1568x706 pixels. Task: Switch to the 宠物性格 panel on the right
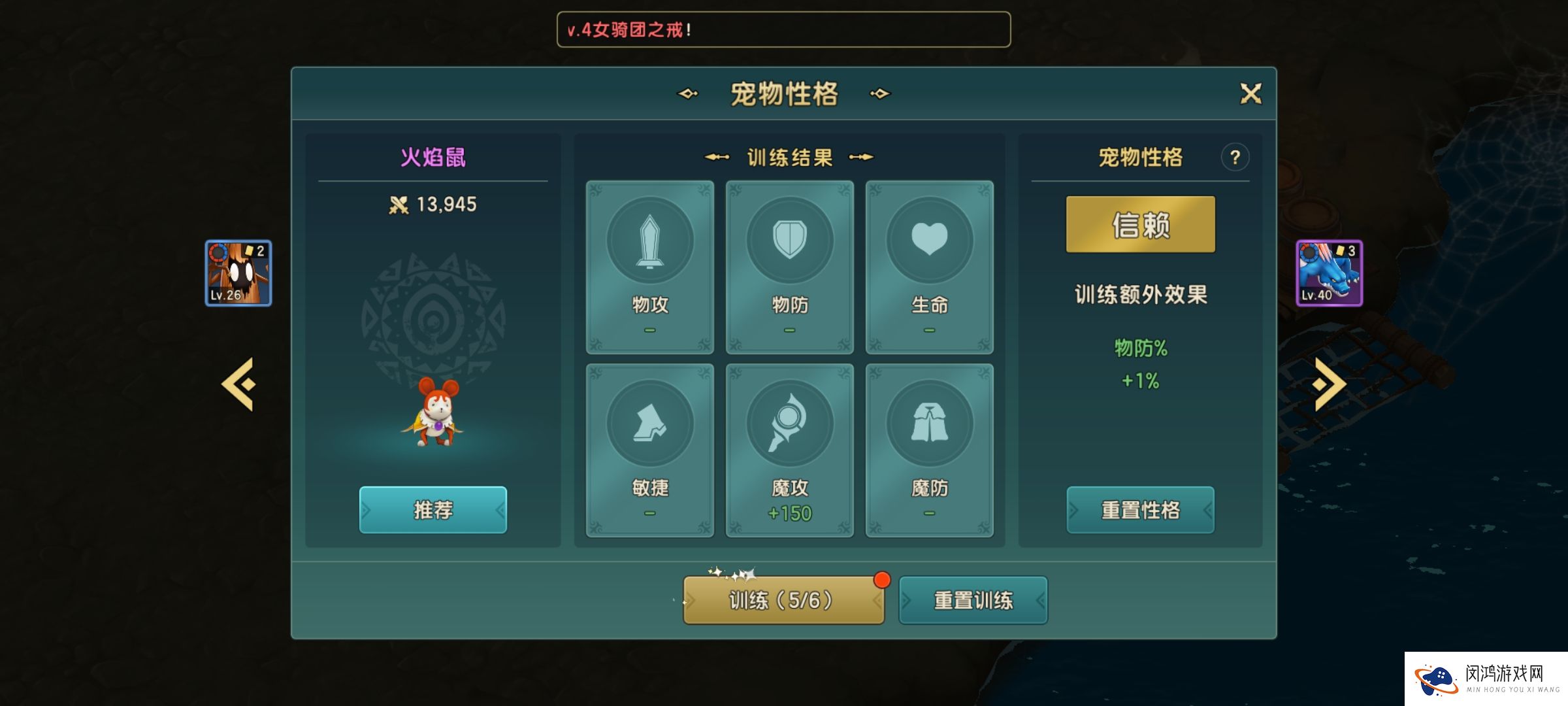(x=1140, y=157)
